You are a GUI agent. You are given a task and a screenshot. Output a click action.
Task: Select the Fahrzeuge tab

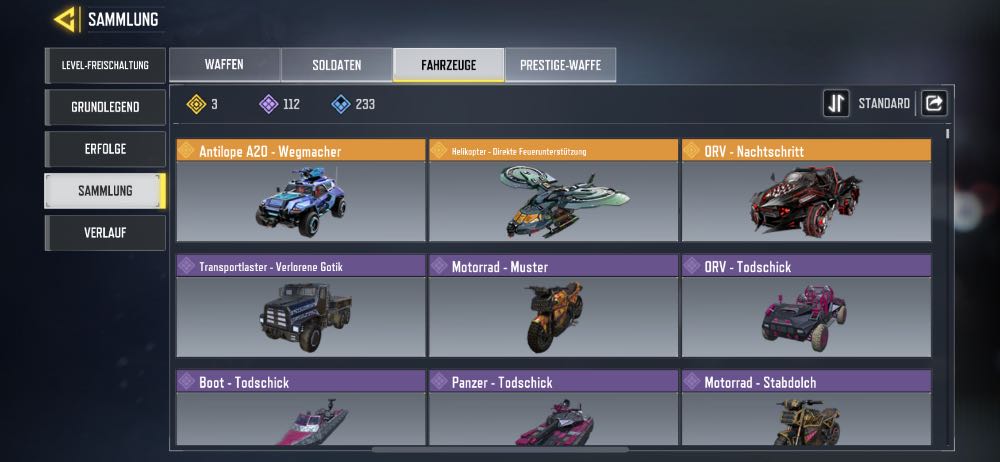448,65
